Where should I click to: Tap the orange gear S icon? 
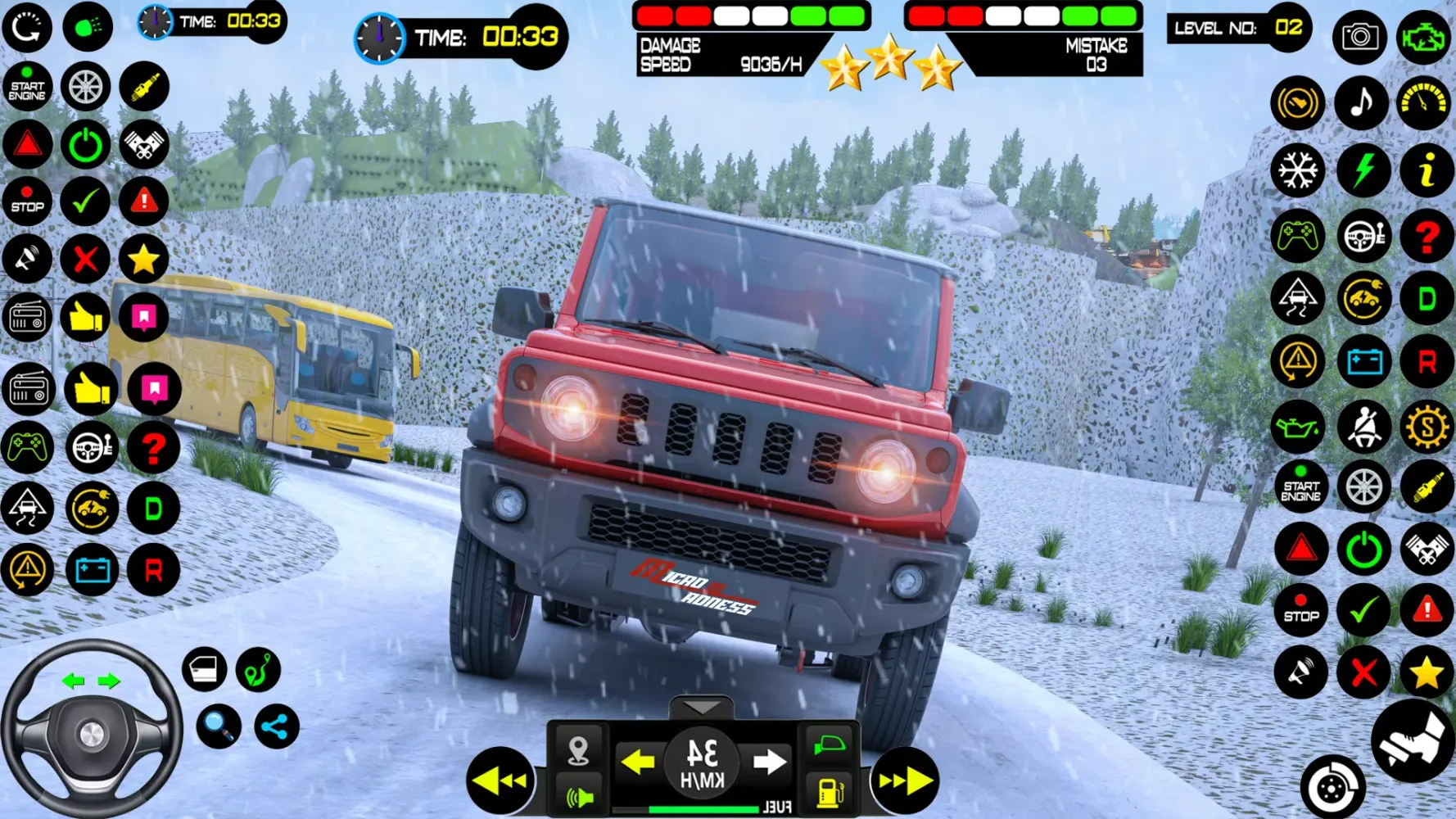click(x=1427, y=427)
